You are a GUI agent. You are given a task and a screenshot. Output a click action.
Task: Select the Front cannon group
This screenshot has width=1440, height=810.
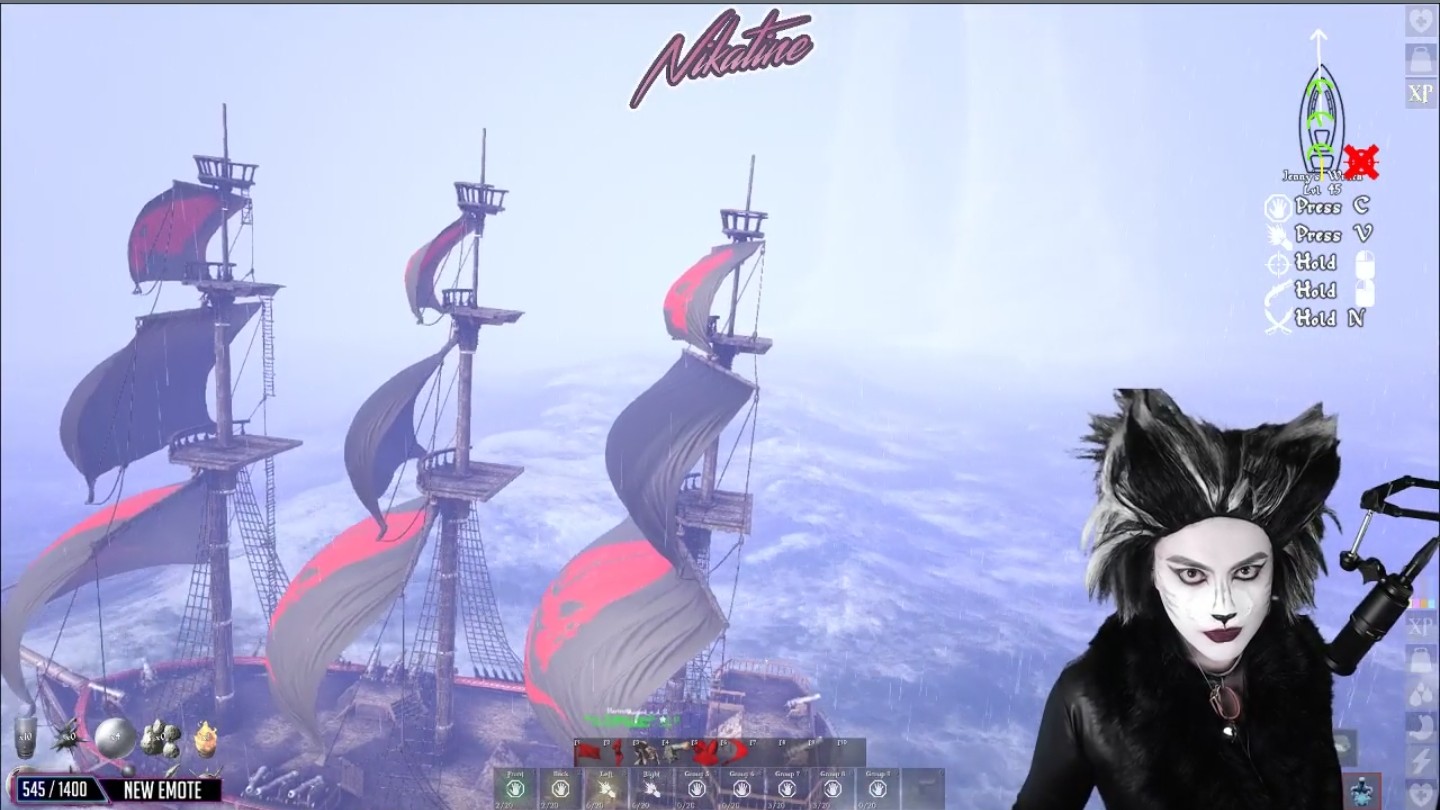click(x=515, y=788)
